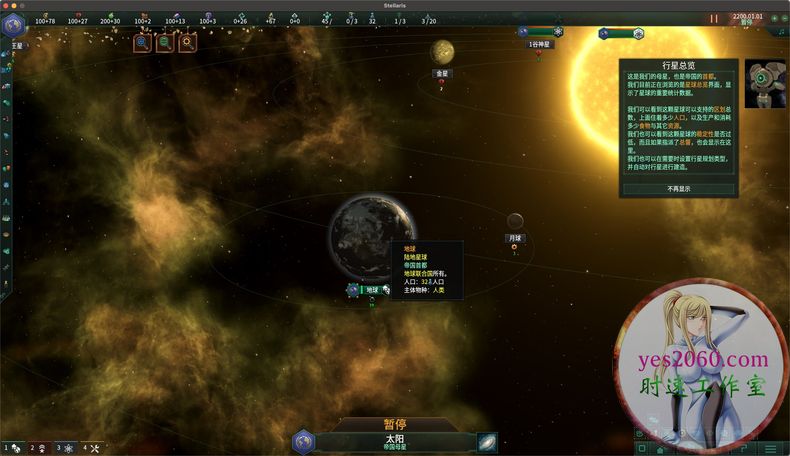The image size is (790, 456).
Task: Zoom out with the green magnifier button
Action: pos(164,43)
